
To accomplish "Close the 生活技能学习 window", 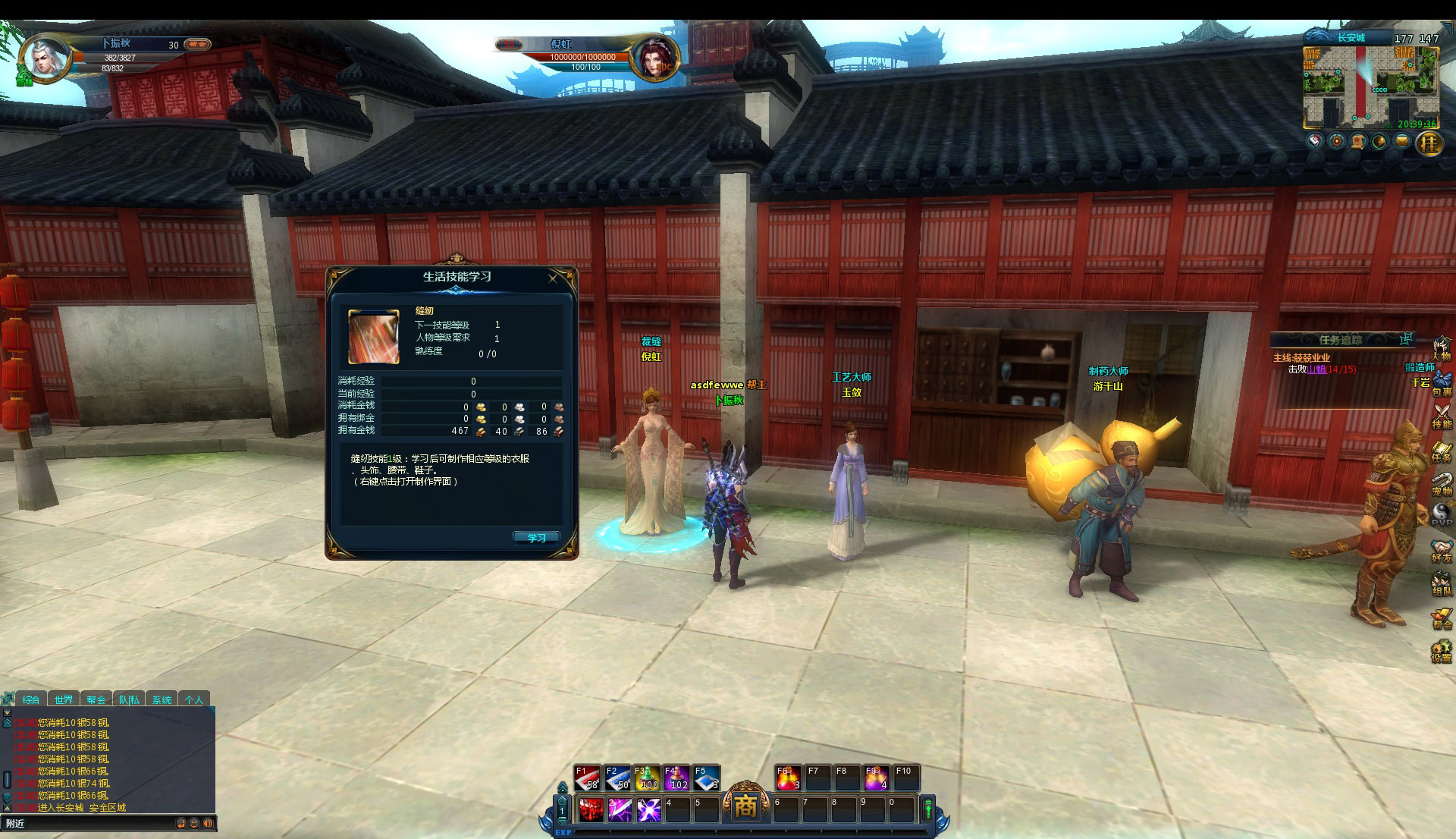I will 553,278.
